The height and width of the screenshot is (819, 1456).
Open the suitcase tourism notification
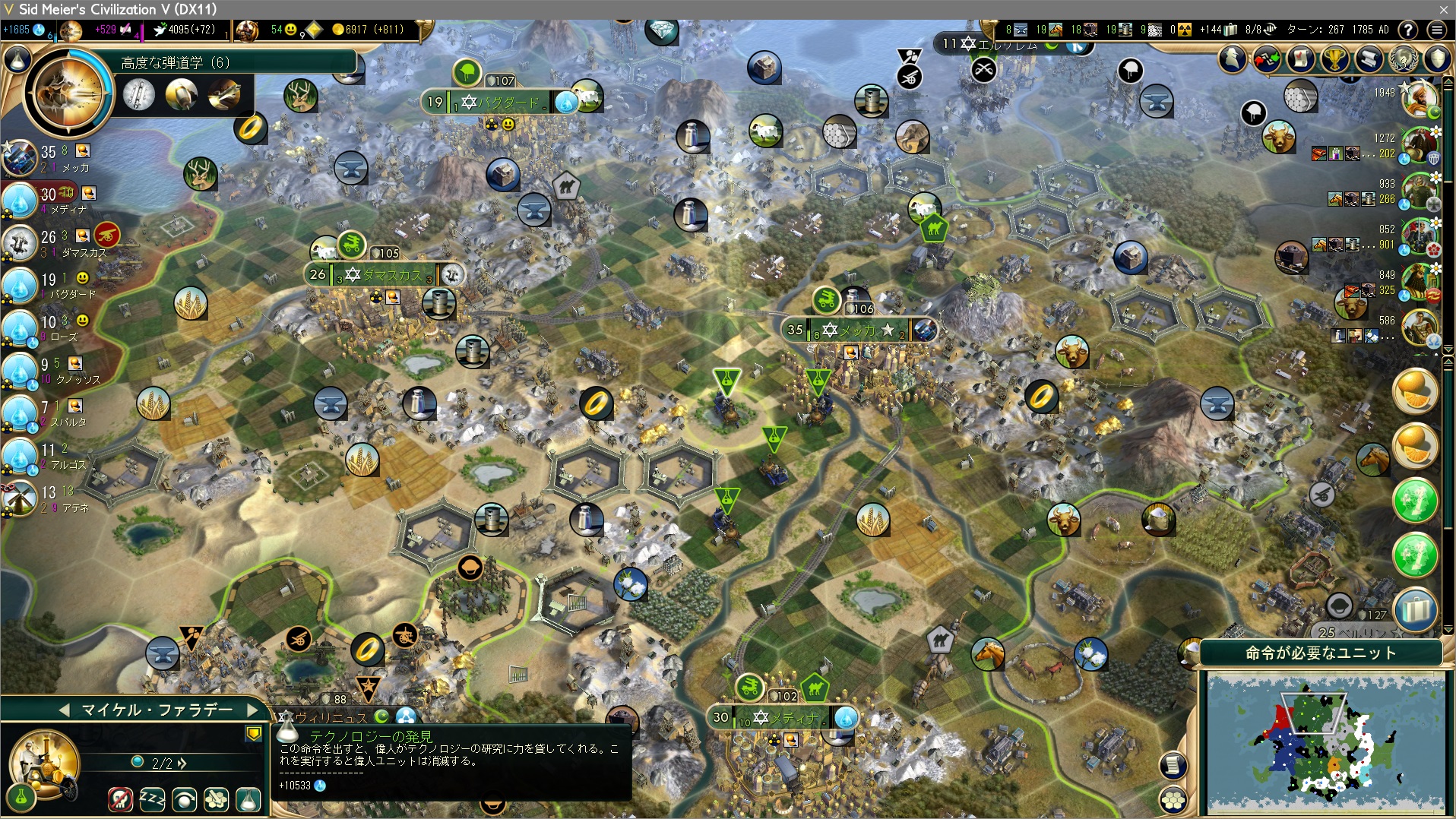(1416, 610)
